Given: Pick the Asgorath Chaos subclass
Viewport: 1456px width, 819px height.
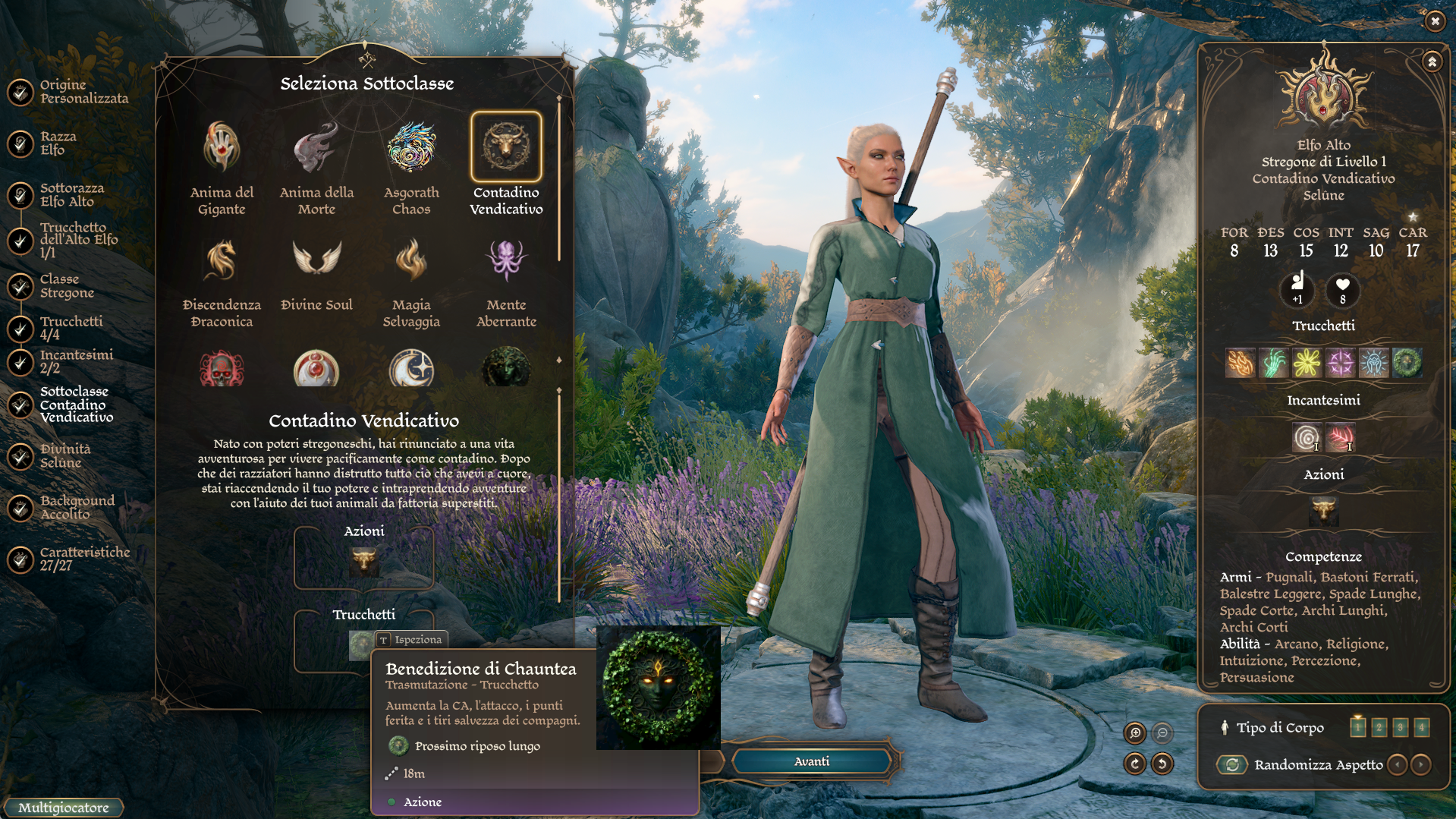Looking at the screenshot, I should [x=411, y=147].
